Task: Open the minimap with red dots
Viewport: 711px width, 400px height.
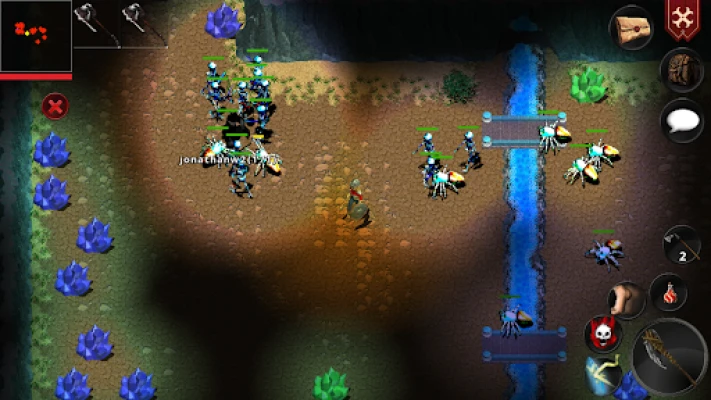Action: (x=36, y=35)
